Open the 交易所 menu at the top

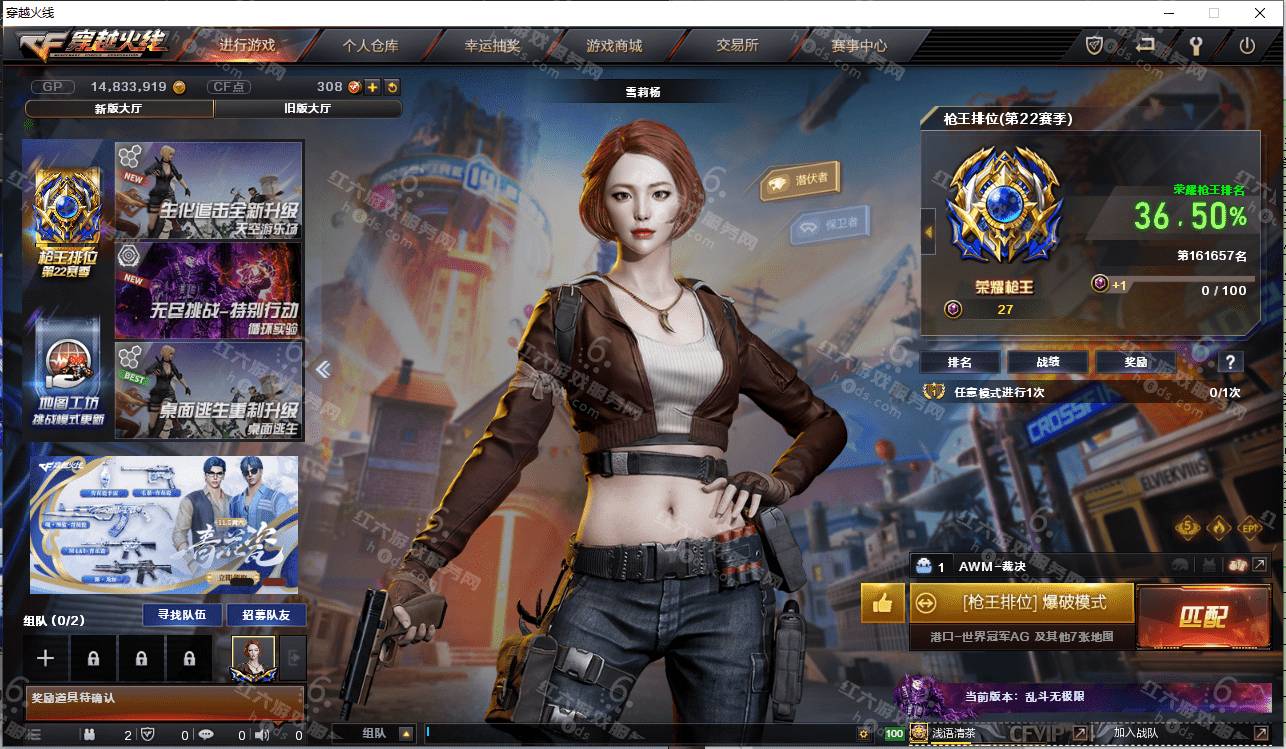(735, 45)
